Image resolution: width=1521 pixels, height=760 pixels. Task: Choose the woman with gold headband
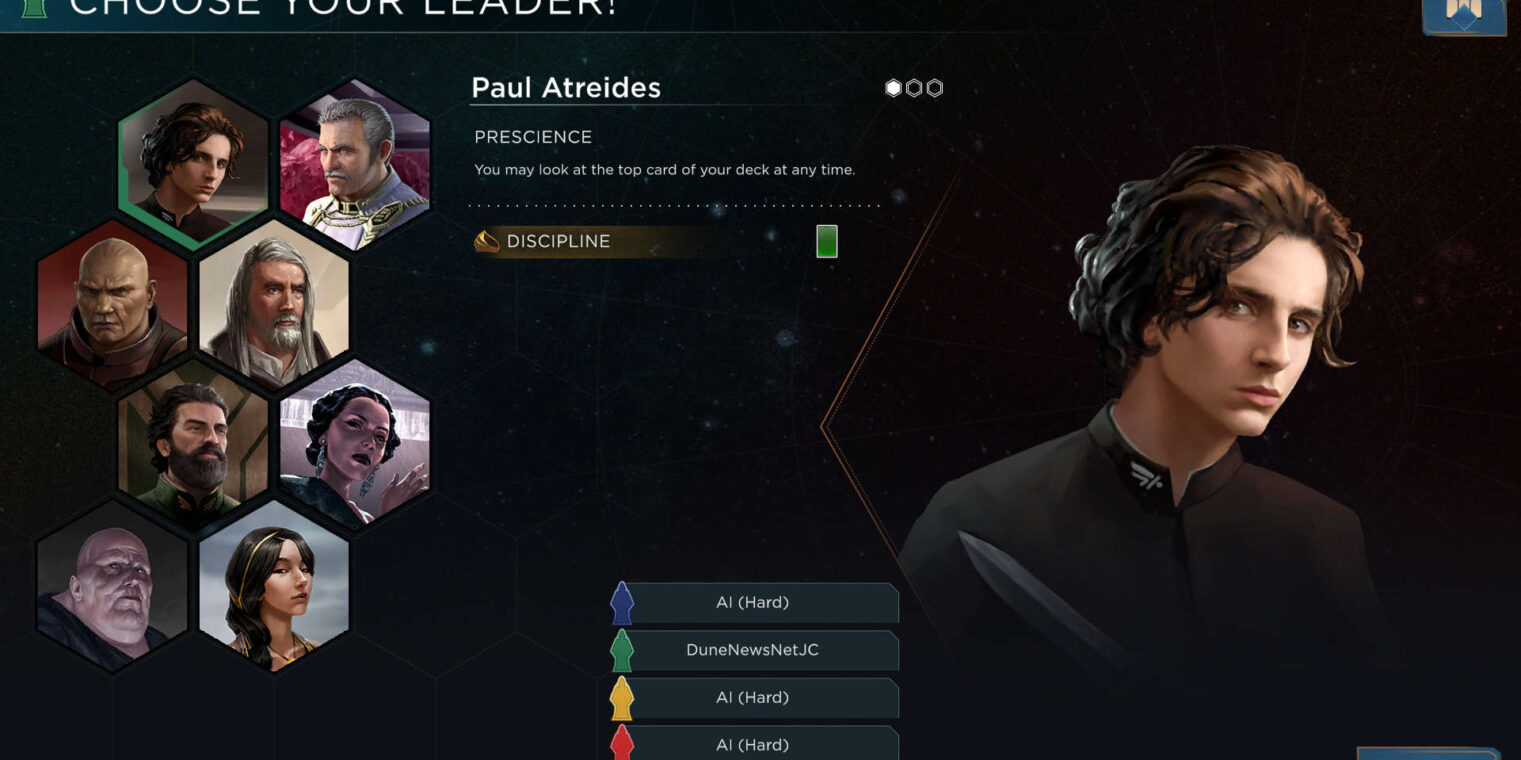(x=274, y=584)
